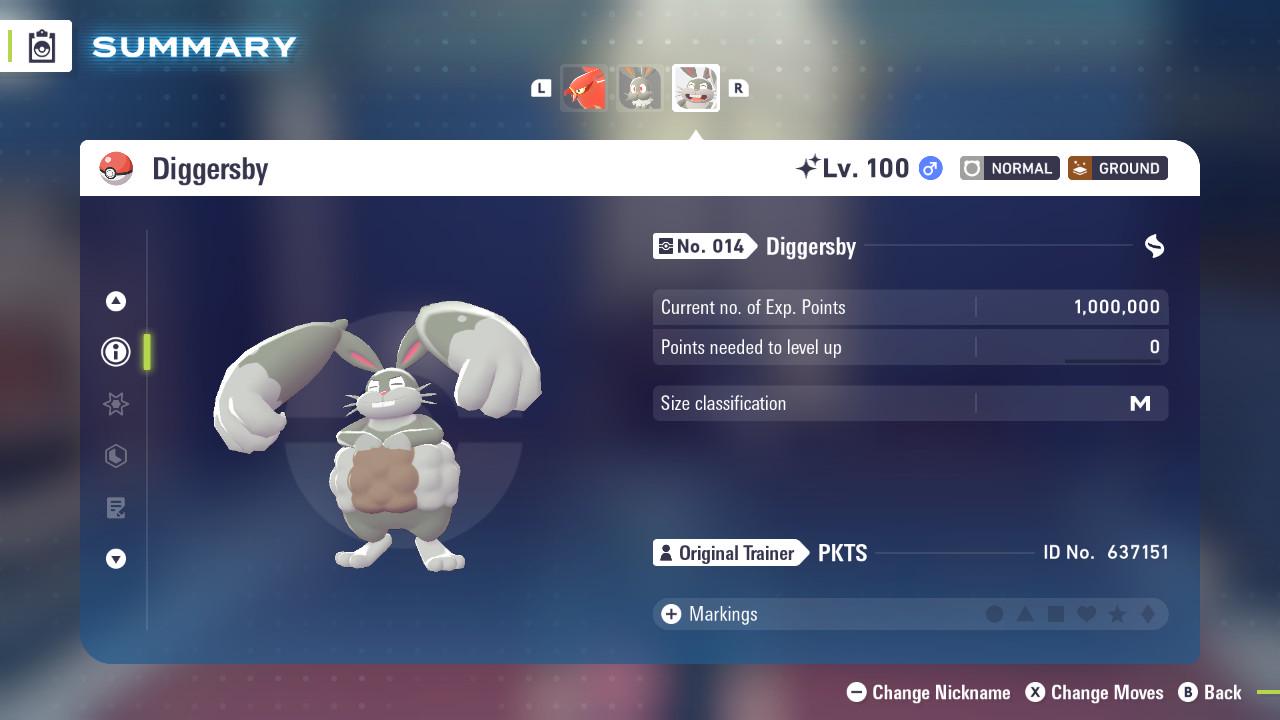Select the Scorbunny thumbnail at the top
This screenshot has height=720, width=1280.
(x=640, y=88)
